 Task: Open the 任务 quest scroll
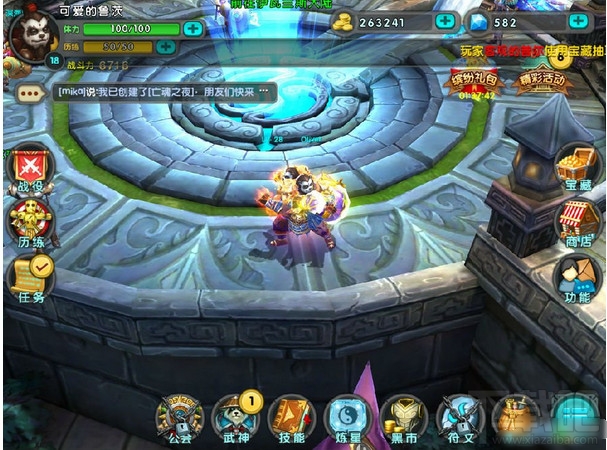pyautogui.click(x=29, y=277)
